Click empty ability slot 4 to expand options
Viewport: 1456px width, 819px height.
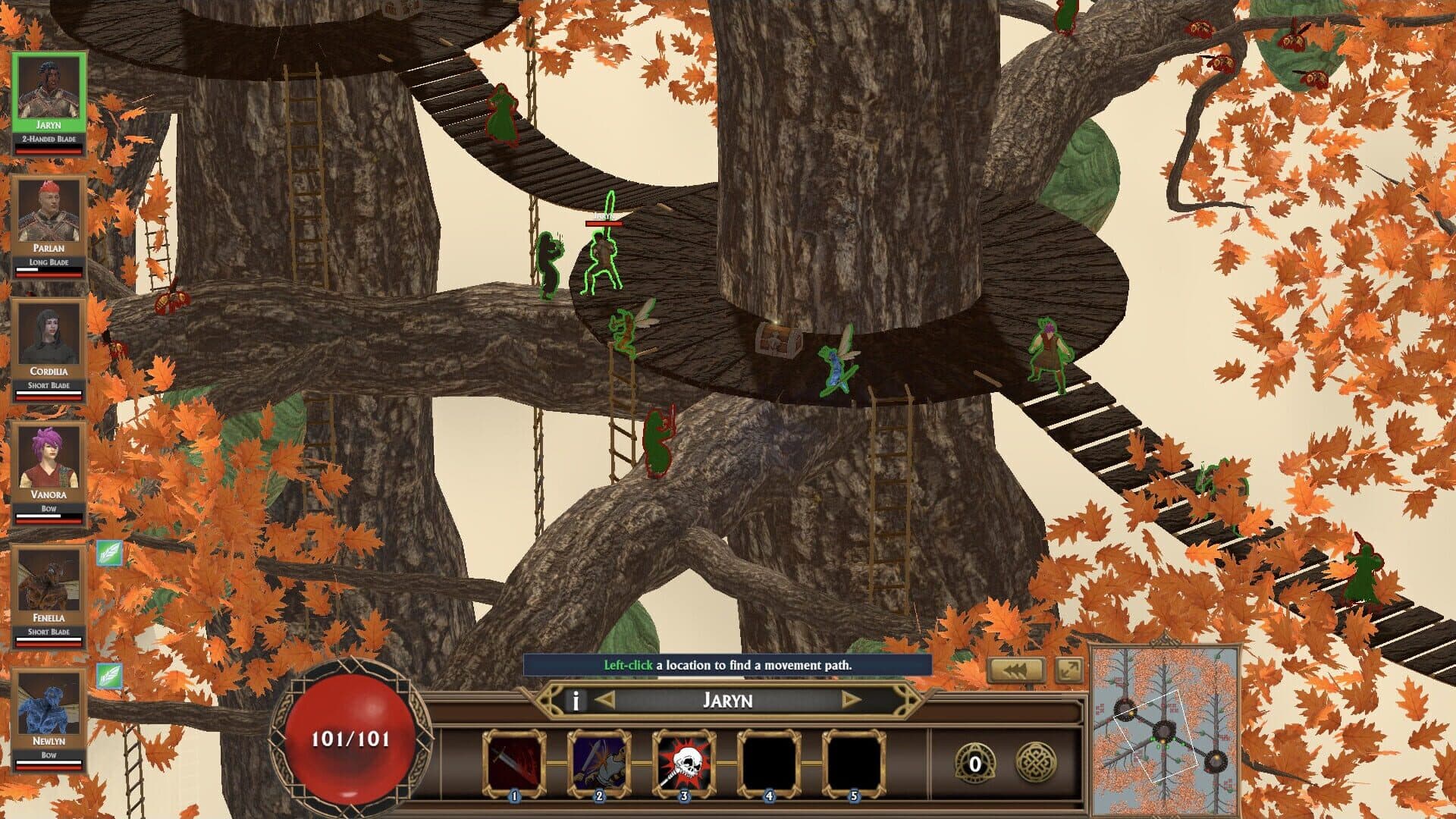[769, 758]
